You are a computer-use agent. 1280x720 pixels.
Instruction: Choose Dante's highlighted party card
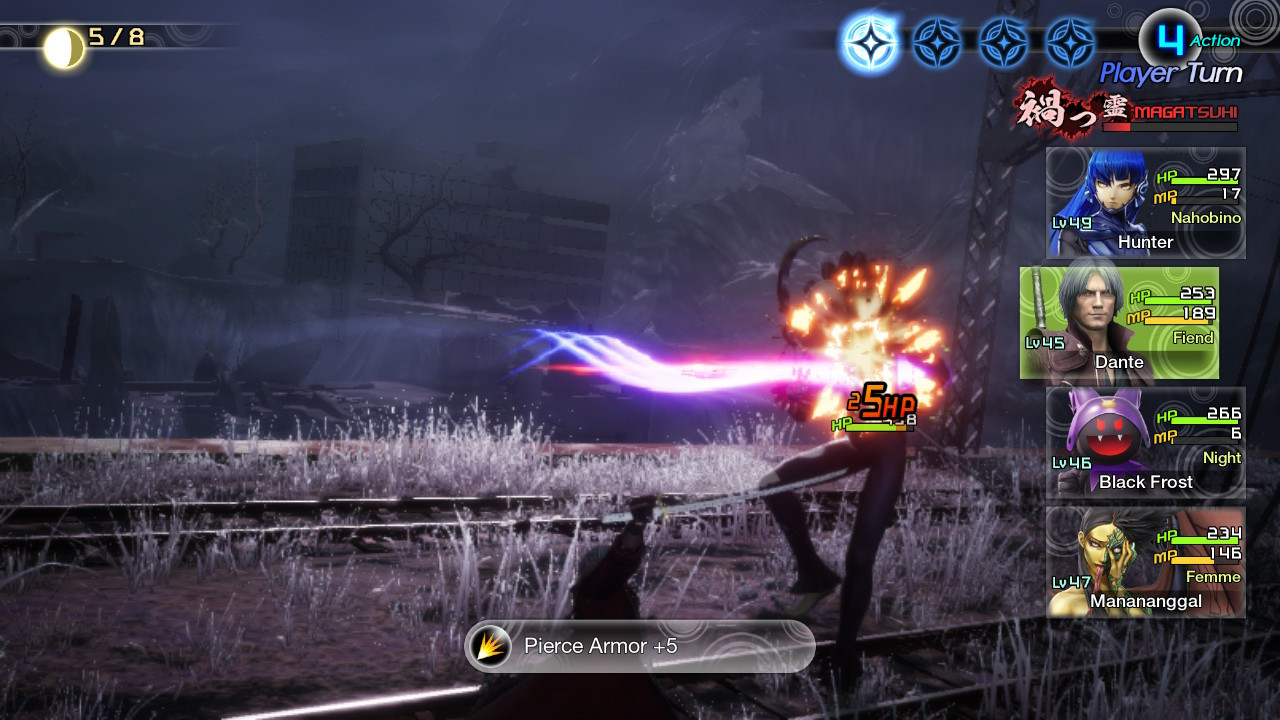1119,323
